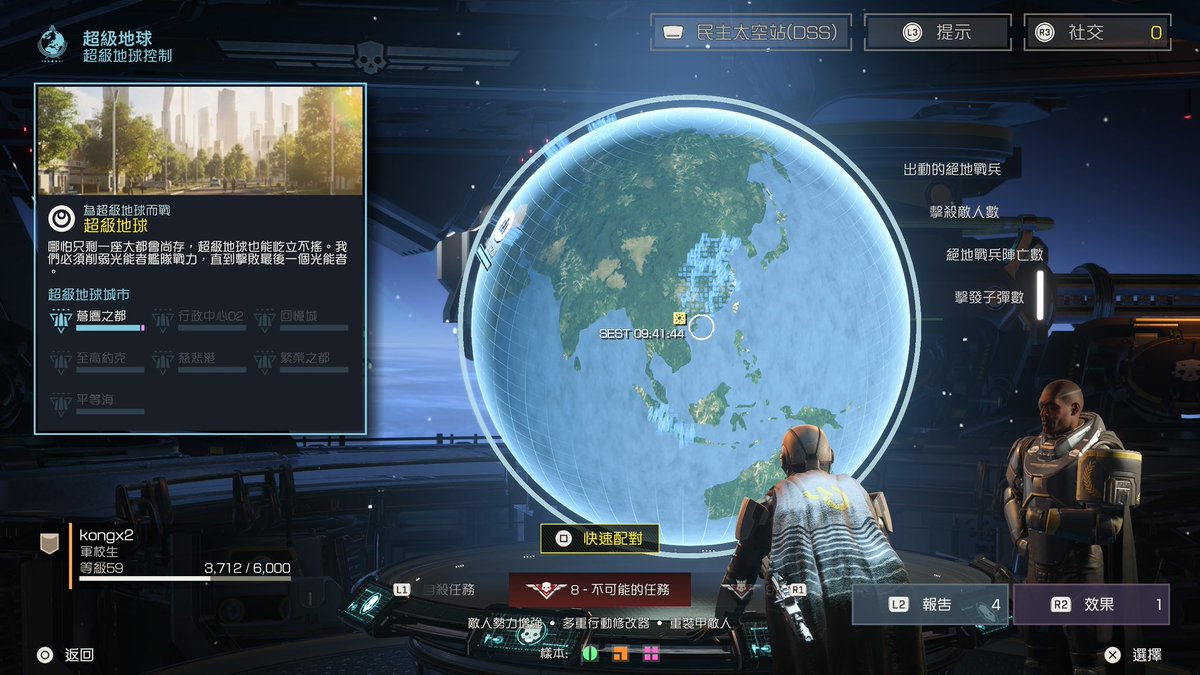Select the city 平等海
Image resolution: width=1200 pixels, height=675 pixels.
(97, 402)
